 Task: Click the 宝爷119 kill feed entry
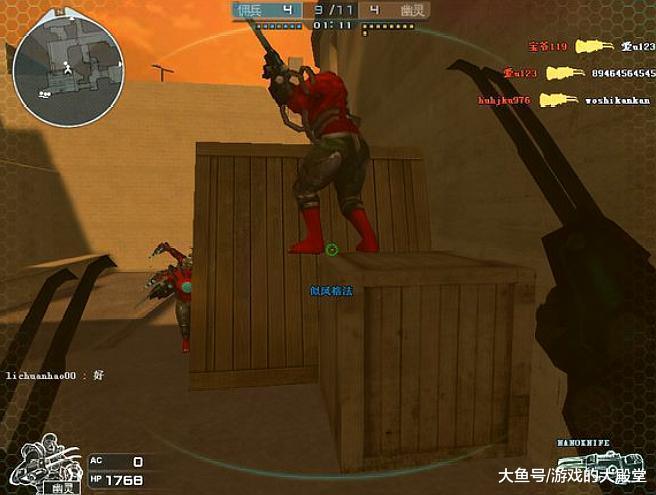548,46
